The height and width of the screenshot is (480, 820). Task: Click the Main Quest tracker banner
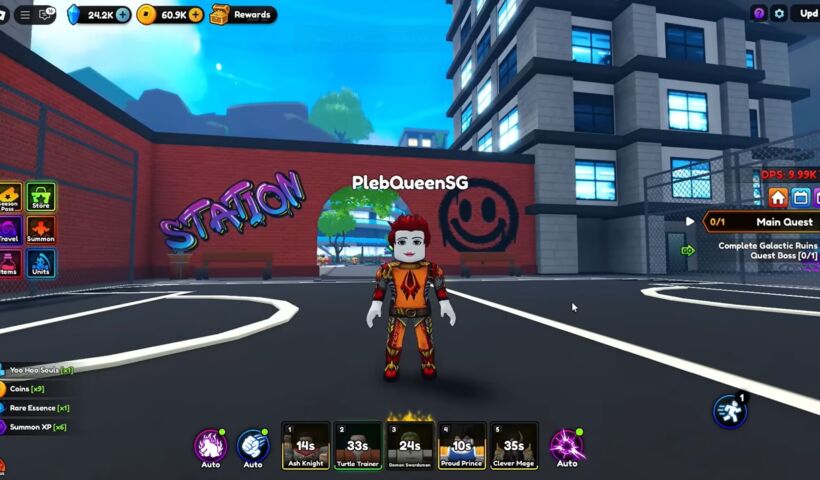pos(760,222)
